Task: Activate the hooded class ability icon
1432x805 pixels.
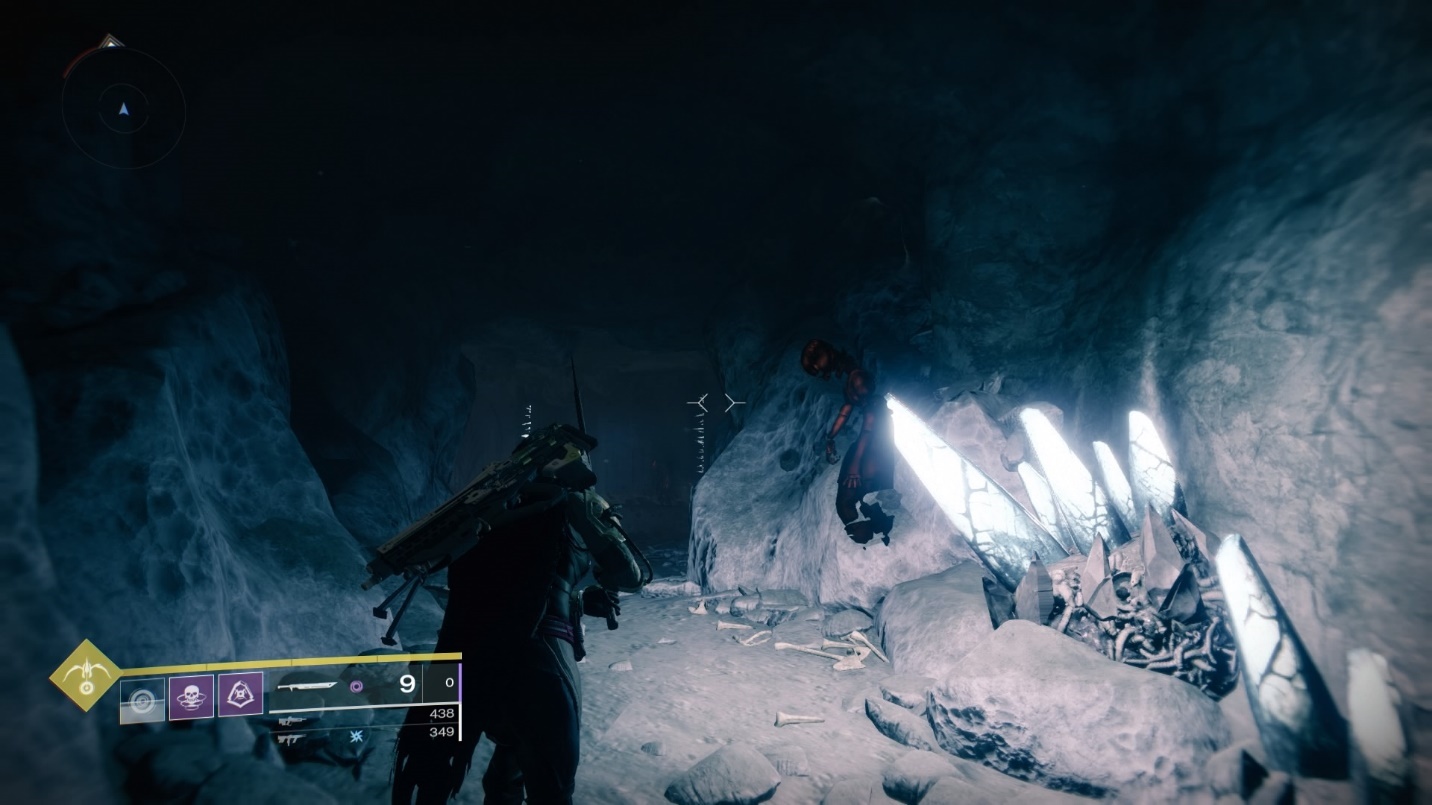Action: pyautogui.click(x=240, y=694)
